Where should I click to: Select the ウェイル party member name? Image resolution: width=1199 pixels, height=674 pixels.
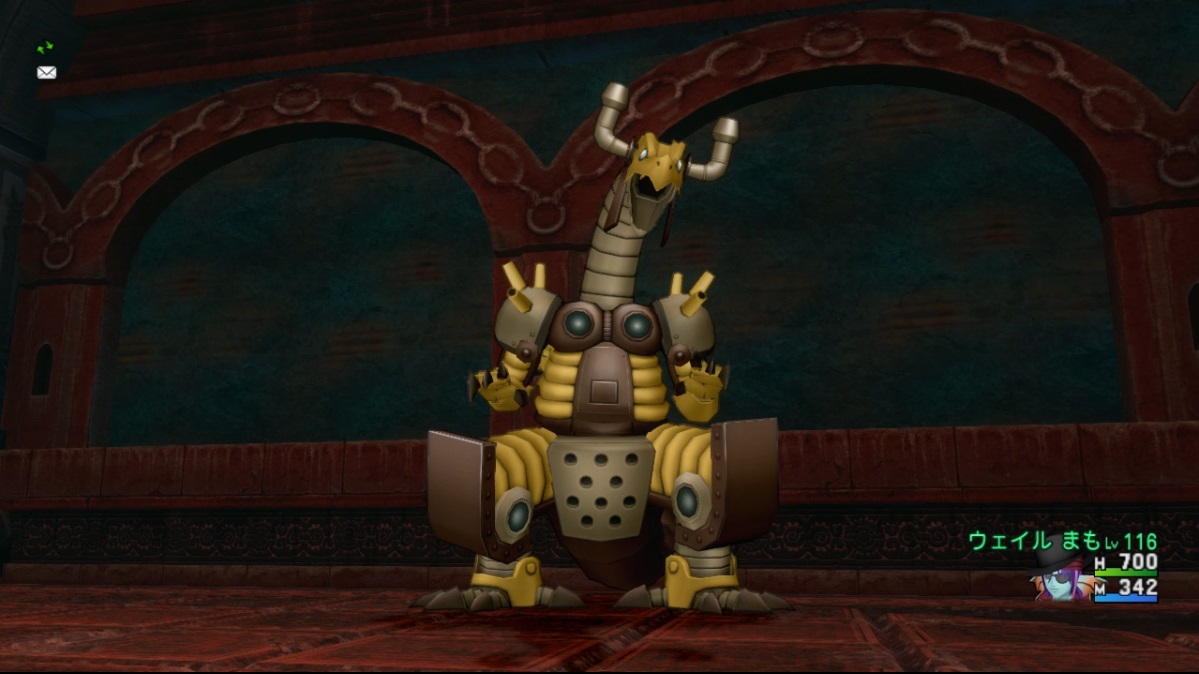pyautogui.click(x=1009, y=541)
